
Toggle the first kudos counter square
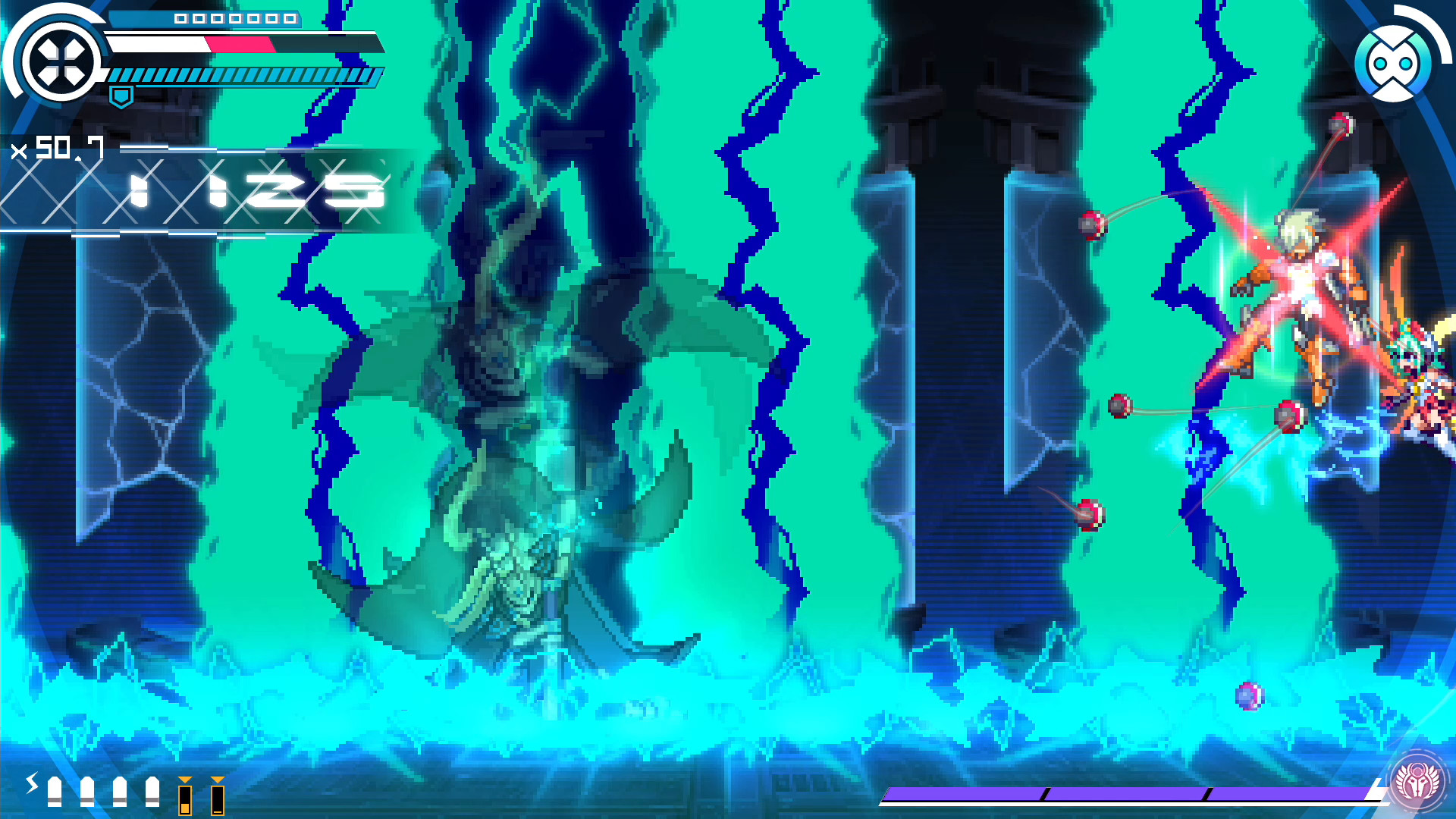tap(180, 19)
